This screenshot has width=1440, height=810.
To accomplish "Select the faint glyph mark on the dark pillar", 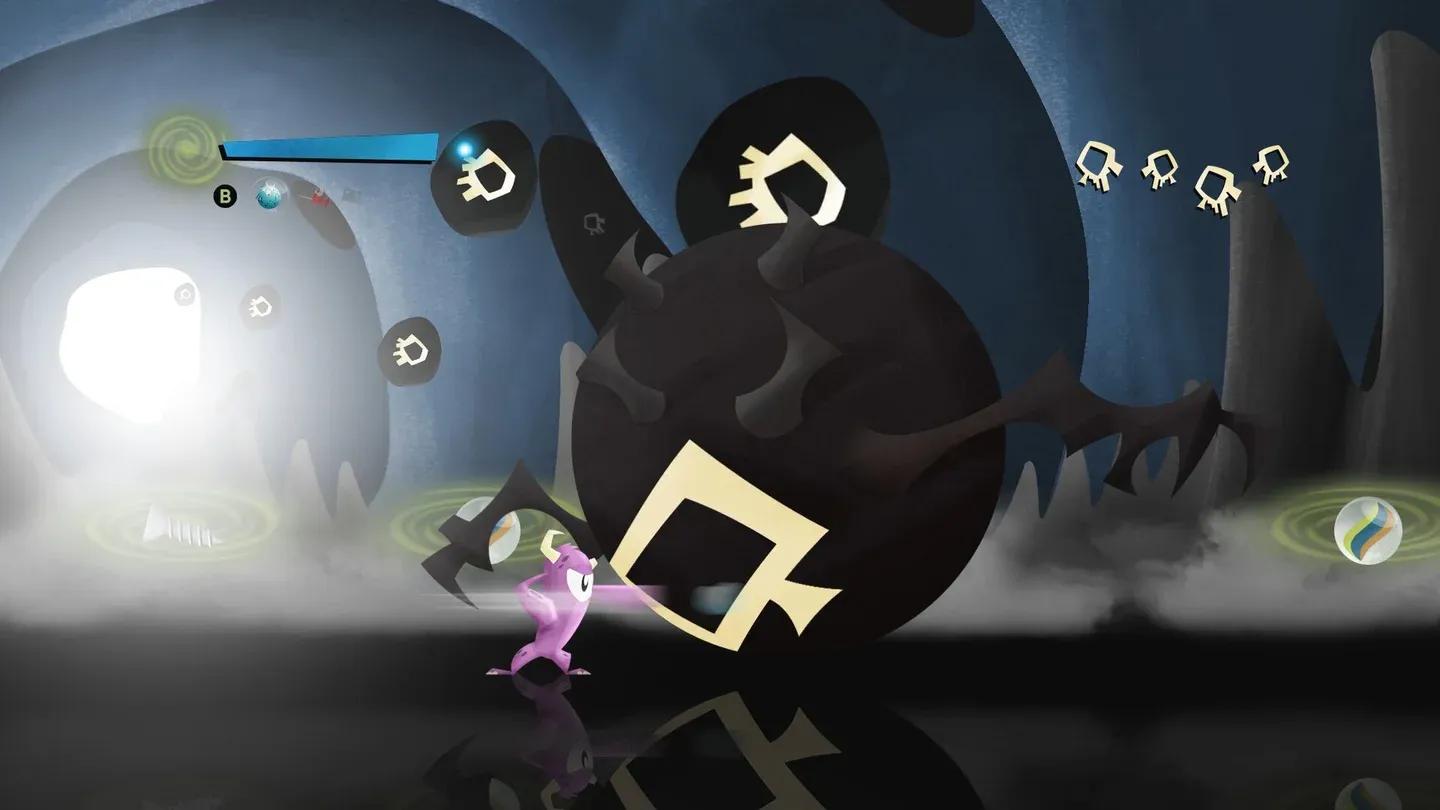I will [595, 222].
